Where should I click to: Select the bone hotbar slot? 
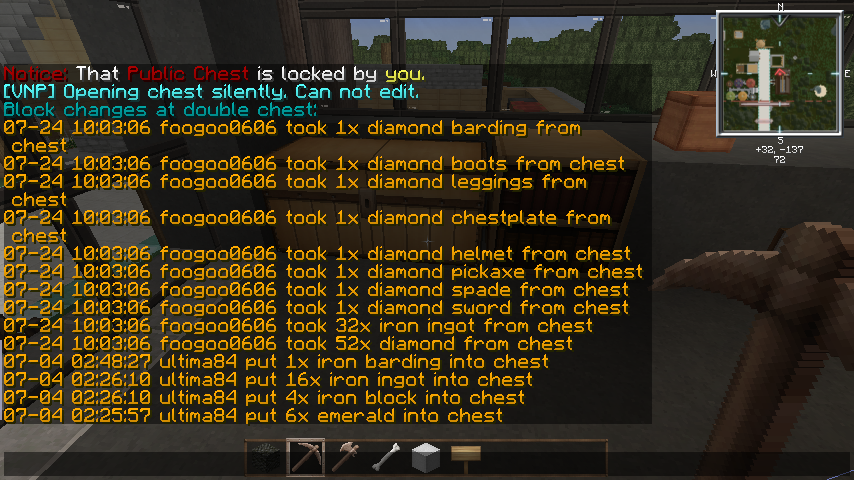[386, 457]
